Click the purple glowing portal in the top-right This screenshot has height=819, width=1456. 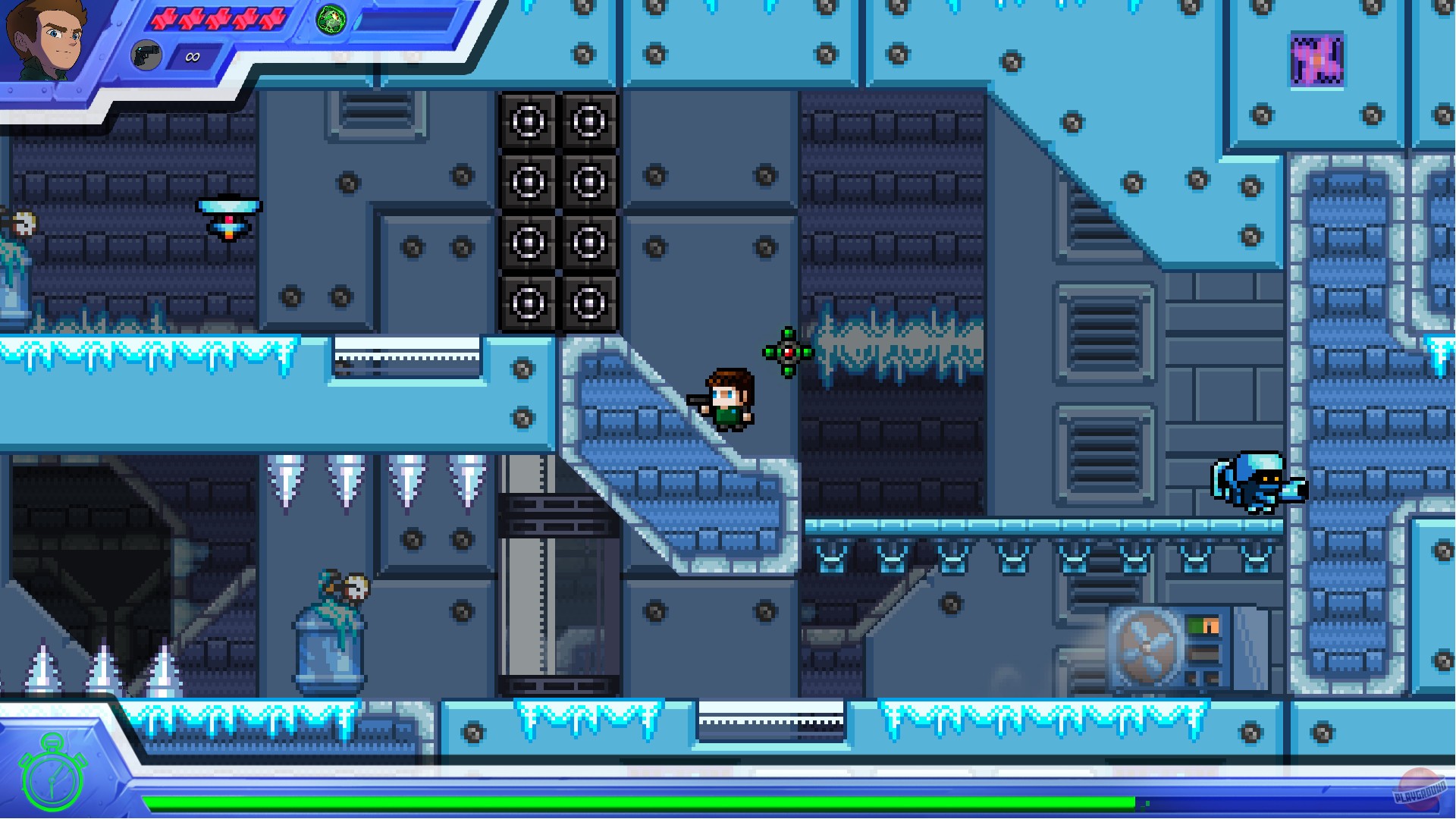click(1319, 61)
